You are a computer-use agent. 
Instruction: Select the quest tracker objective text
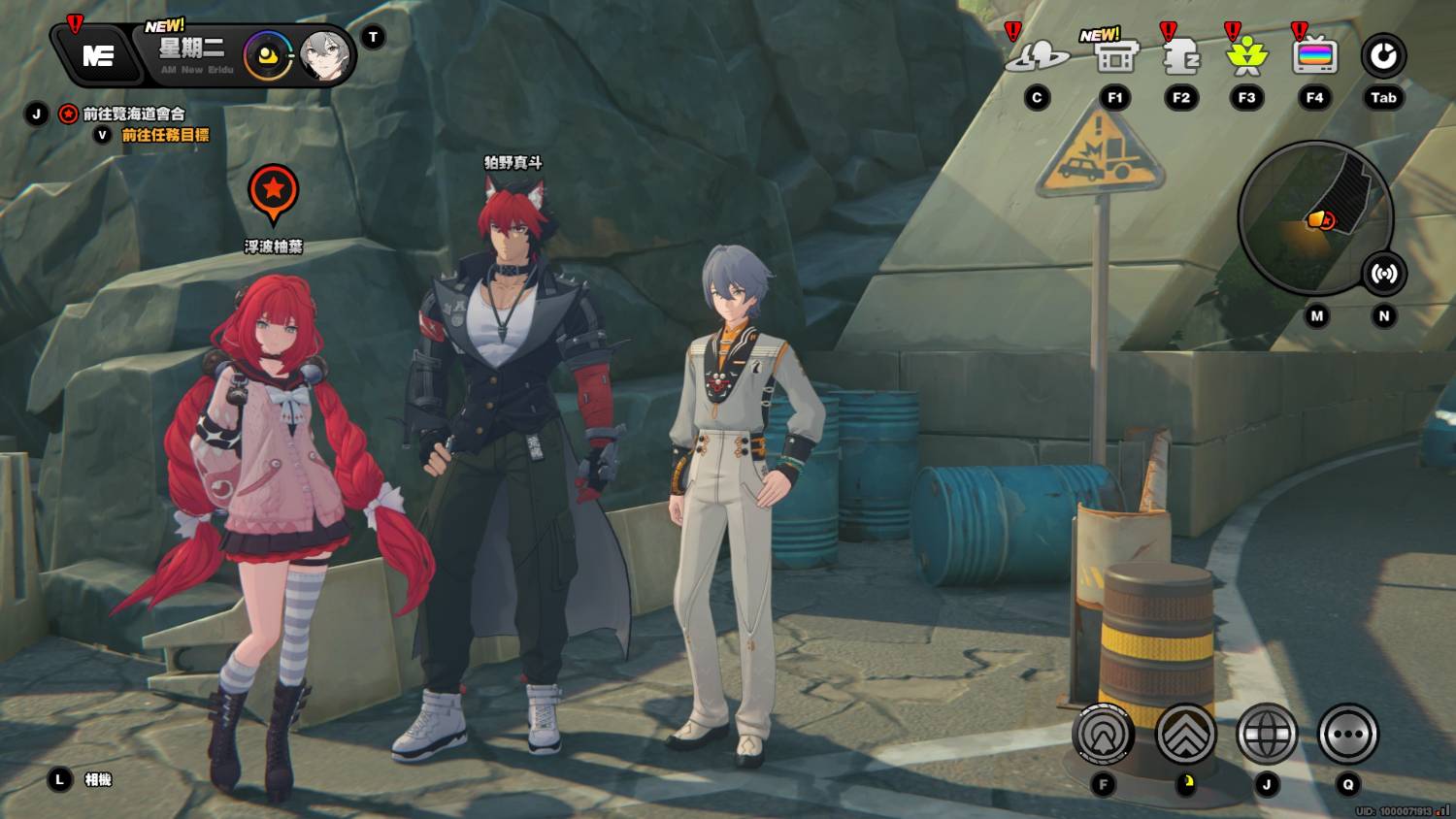point(133,114)
